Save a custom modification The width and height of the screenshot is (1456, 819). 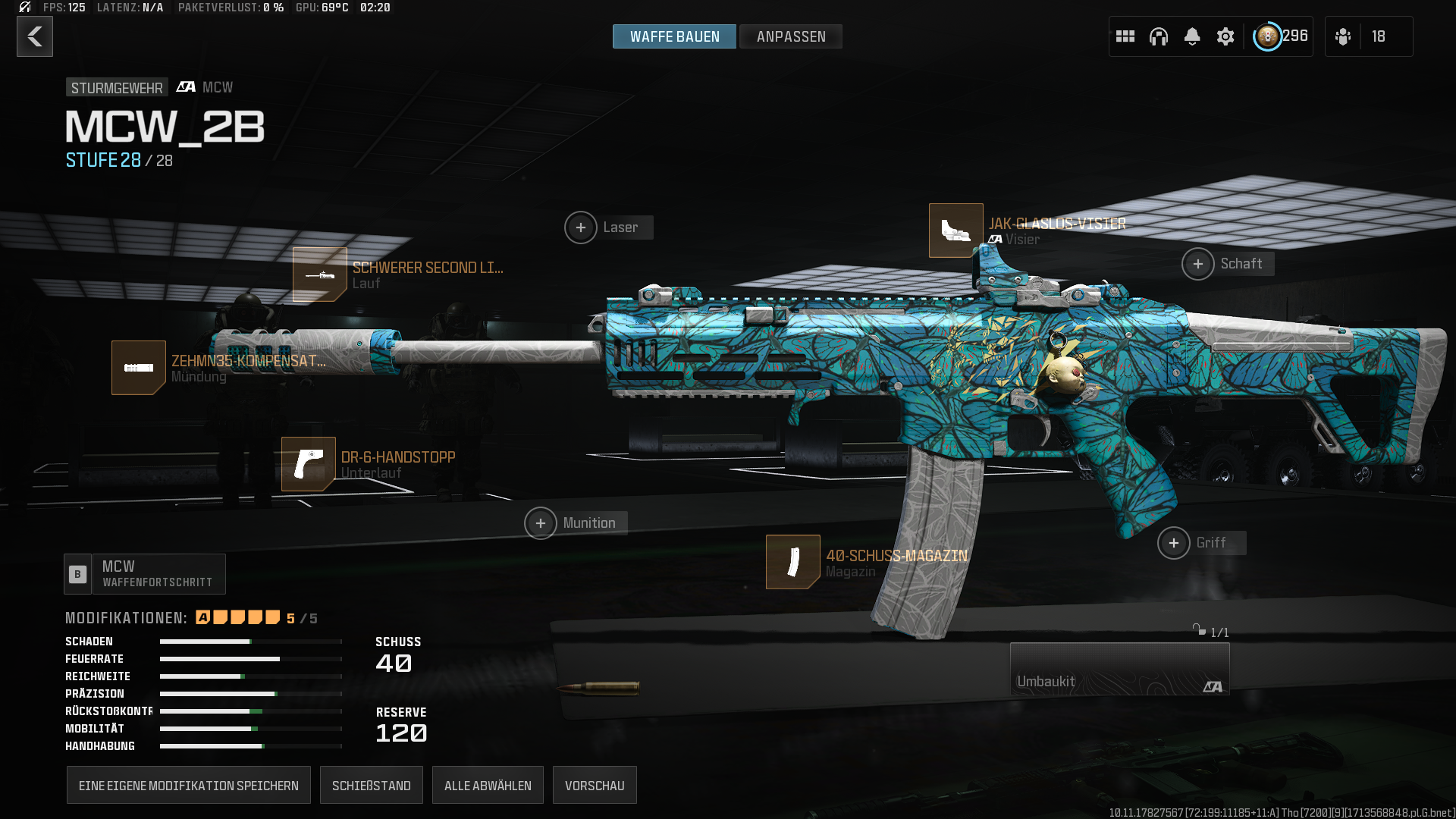(188, 786)
